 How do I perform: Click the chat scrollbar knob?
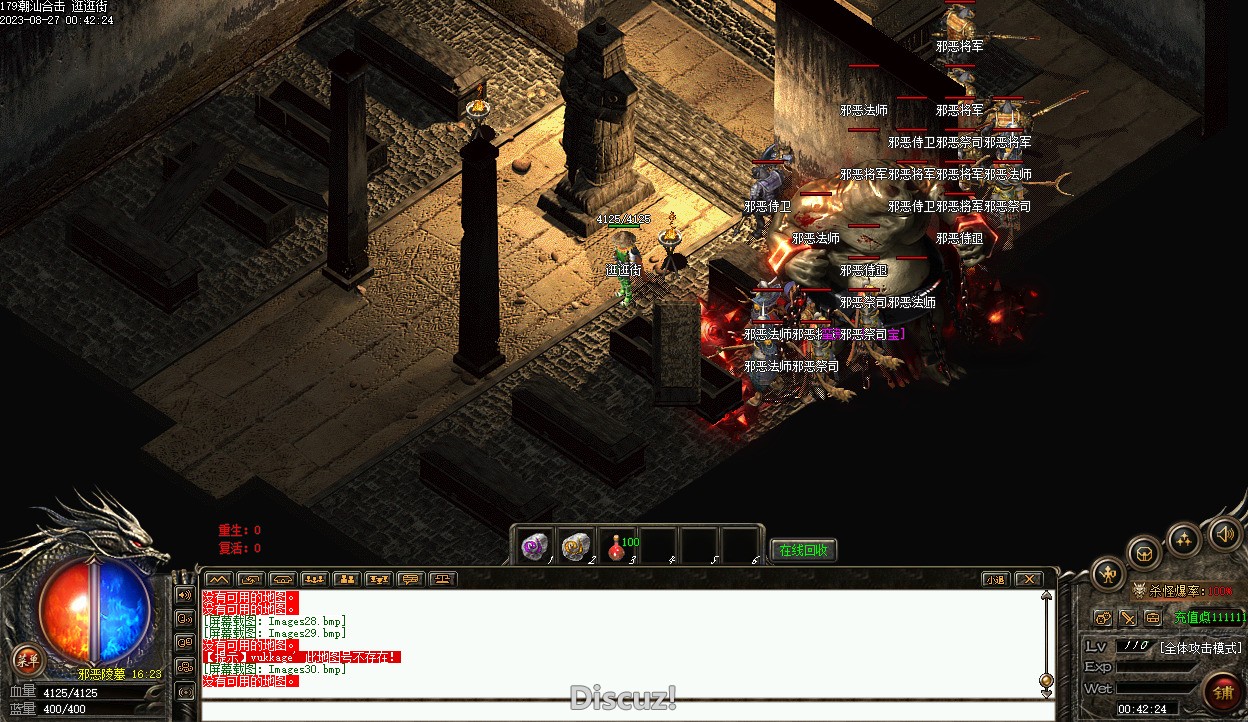click(x=1046, y=680)
